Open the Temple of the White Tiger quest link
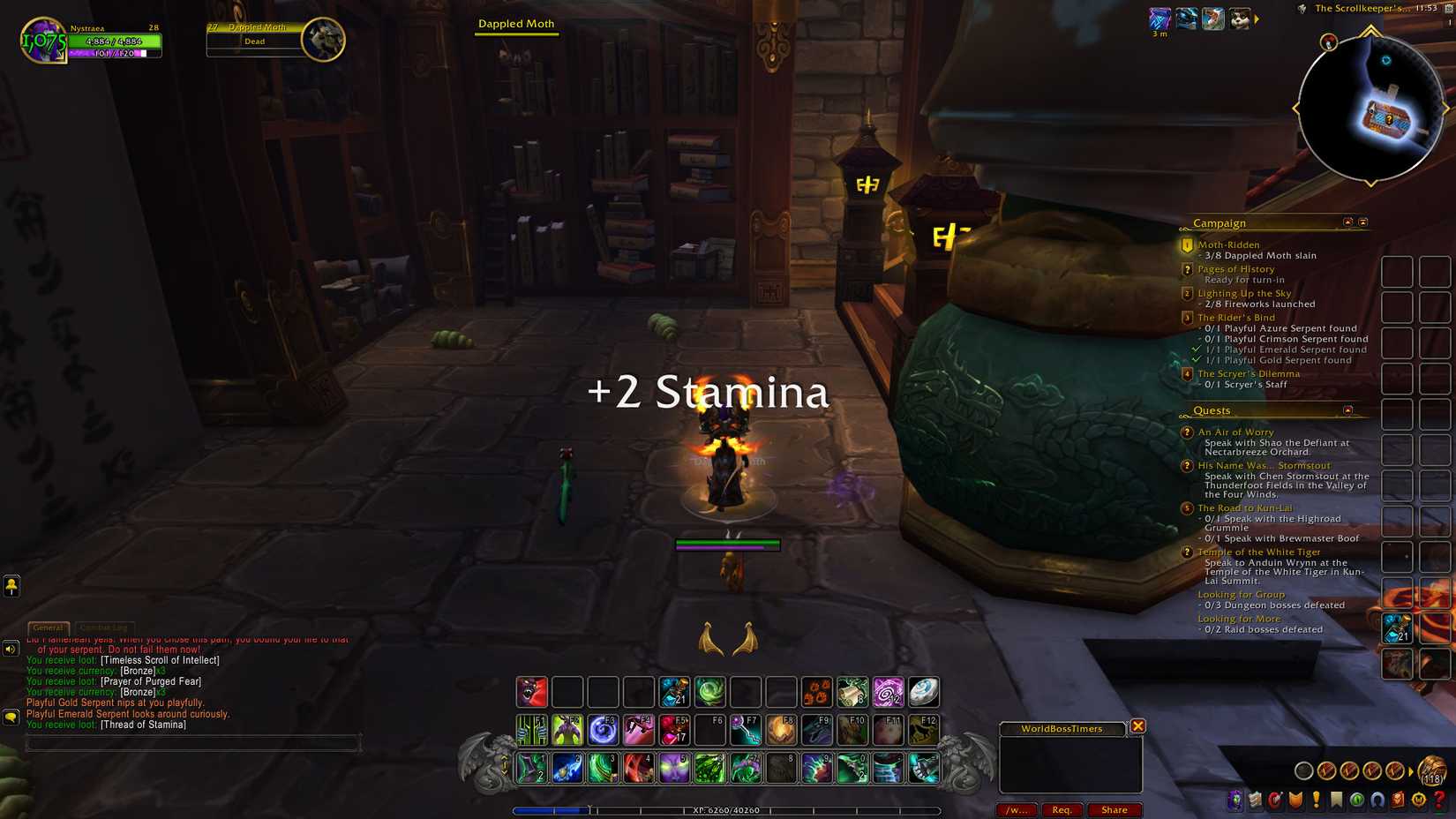 pyautogui.click(x=1257, y=552)
